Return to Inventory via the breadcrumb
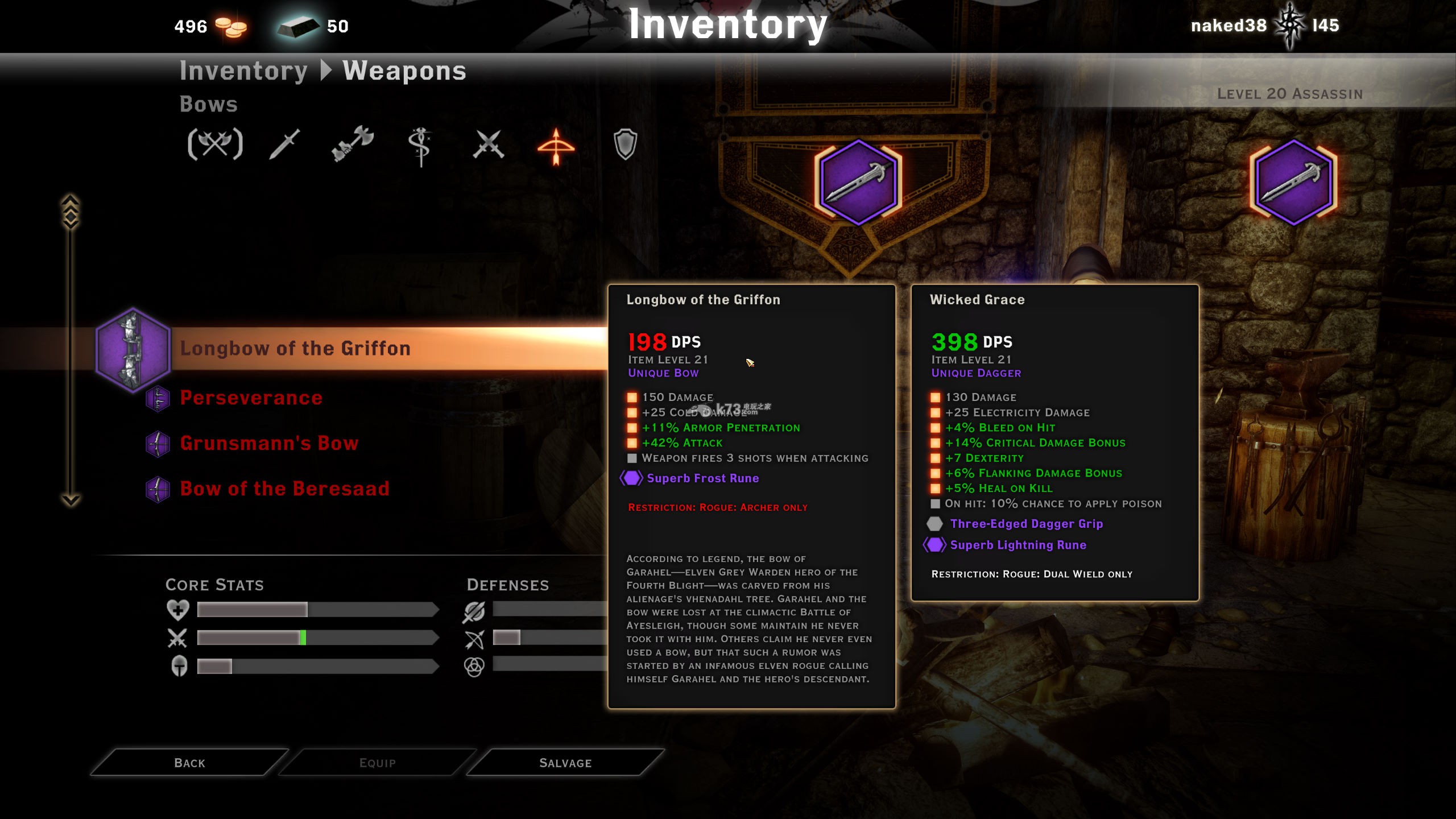1456x819 pixels. click(x=243, y=71)
